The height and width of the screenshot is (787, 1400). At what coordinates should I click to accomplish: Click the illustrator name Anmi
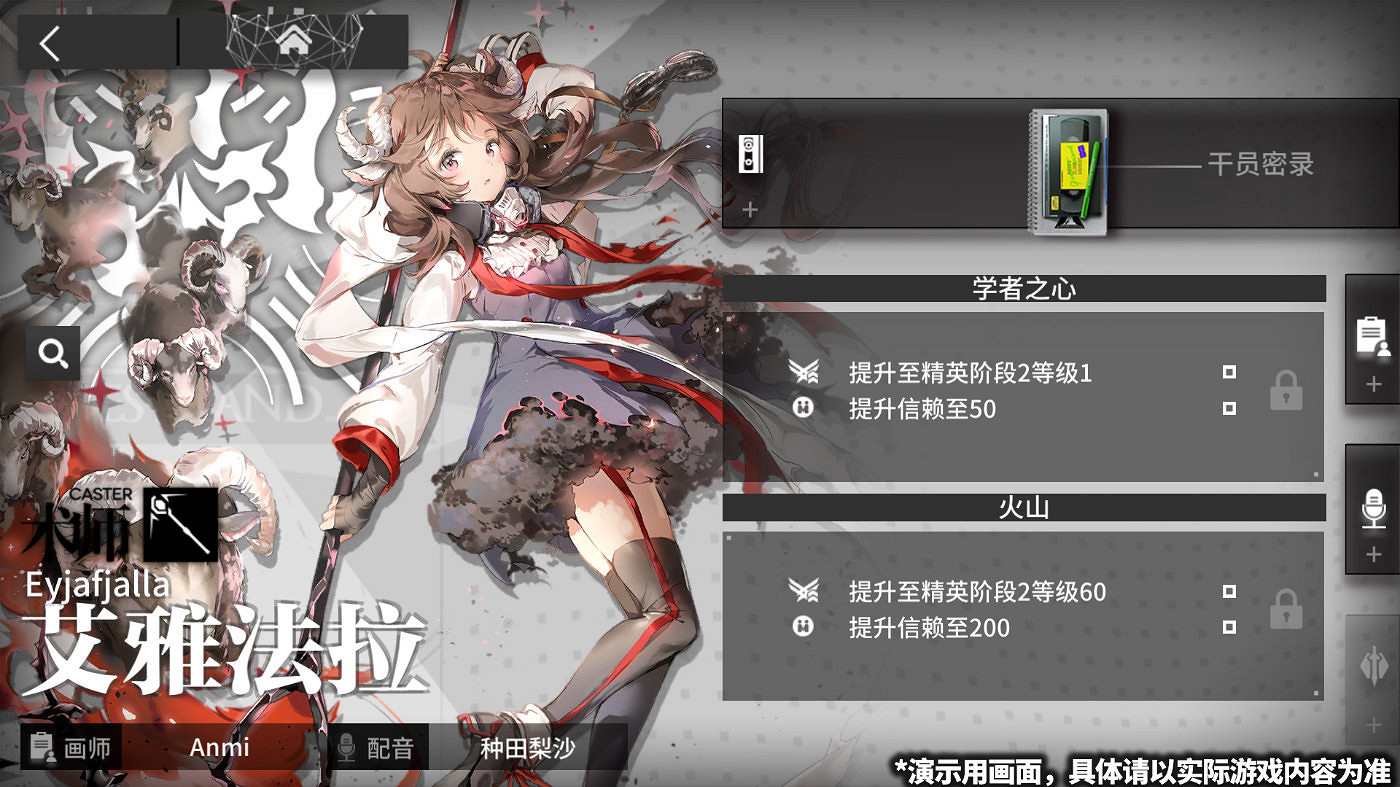219,747
